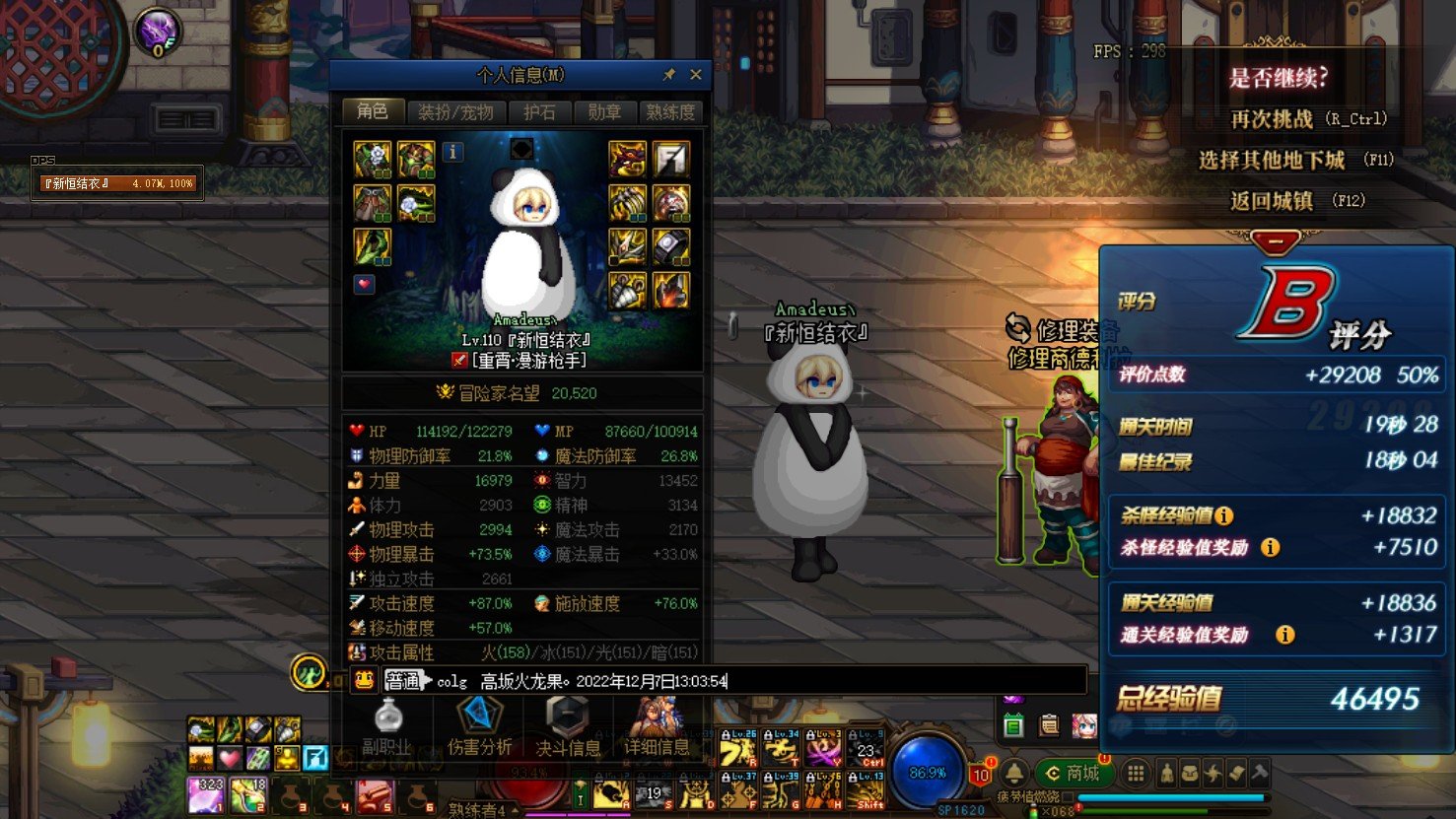Switch to the 装扮/宠物 tab
Screen dimensions: 1456x819
tap(454, 112)
